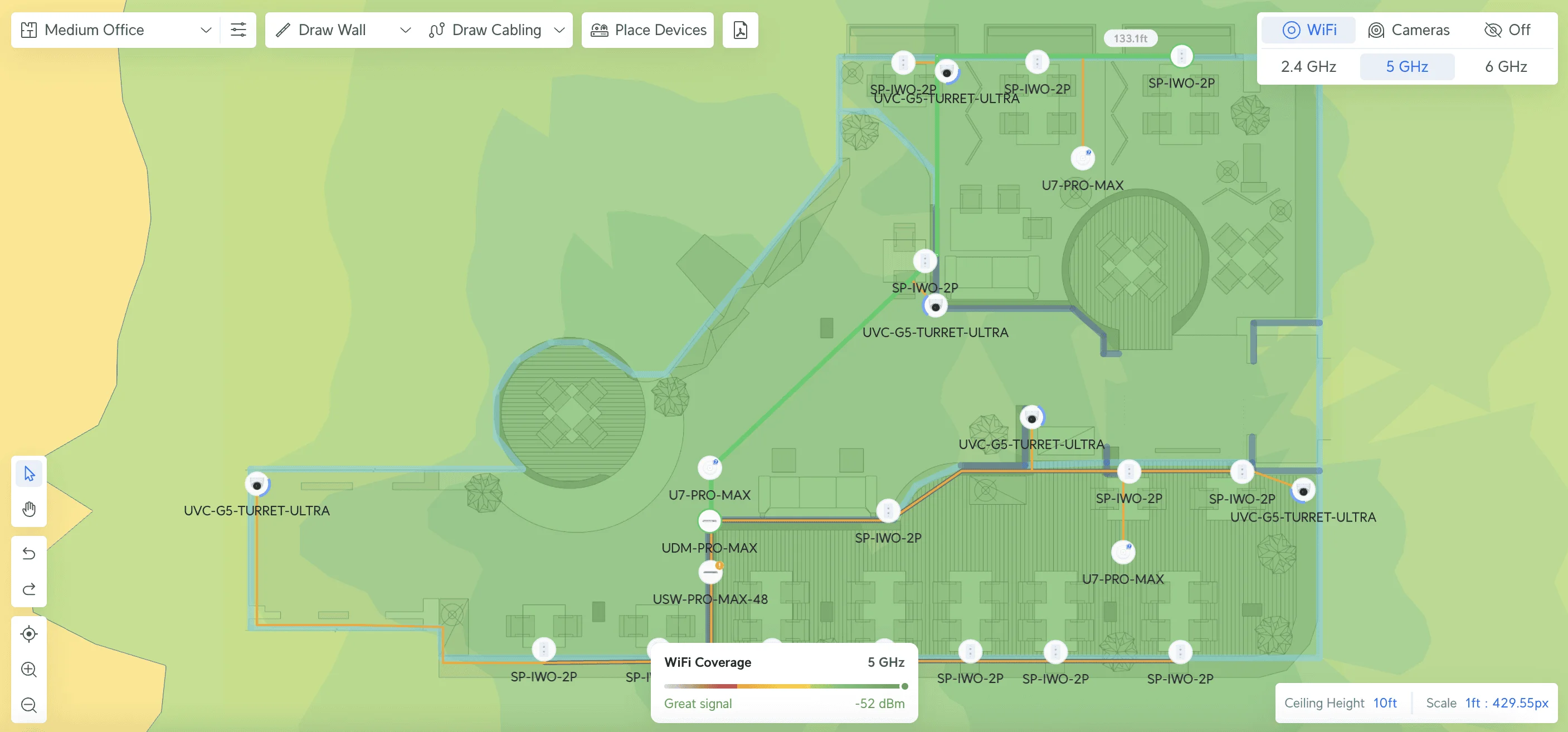Activate the hand pan tool

(28, 509)
